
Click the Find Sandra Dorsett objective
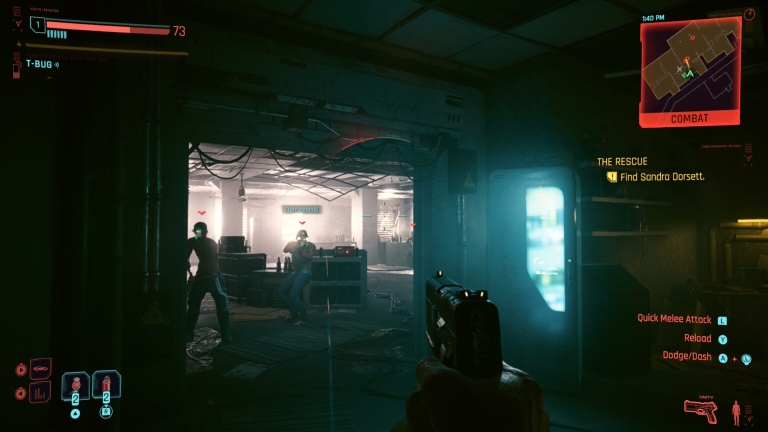point(661,177)
